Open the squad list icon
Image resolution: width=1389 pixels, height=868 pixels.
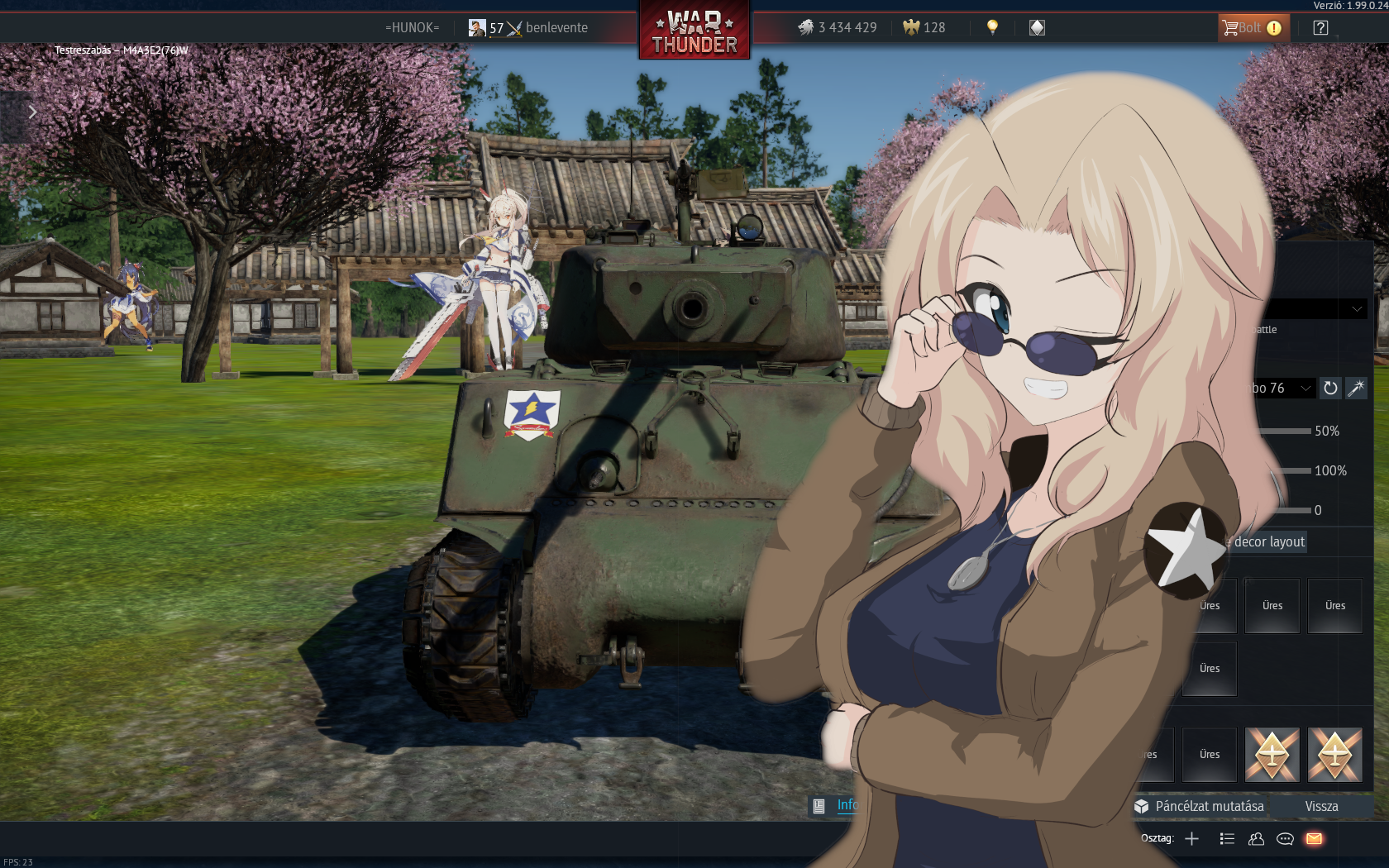[x=1226, y=838]
